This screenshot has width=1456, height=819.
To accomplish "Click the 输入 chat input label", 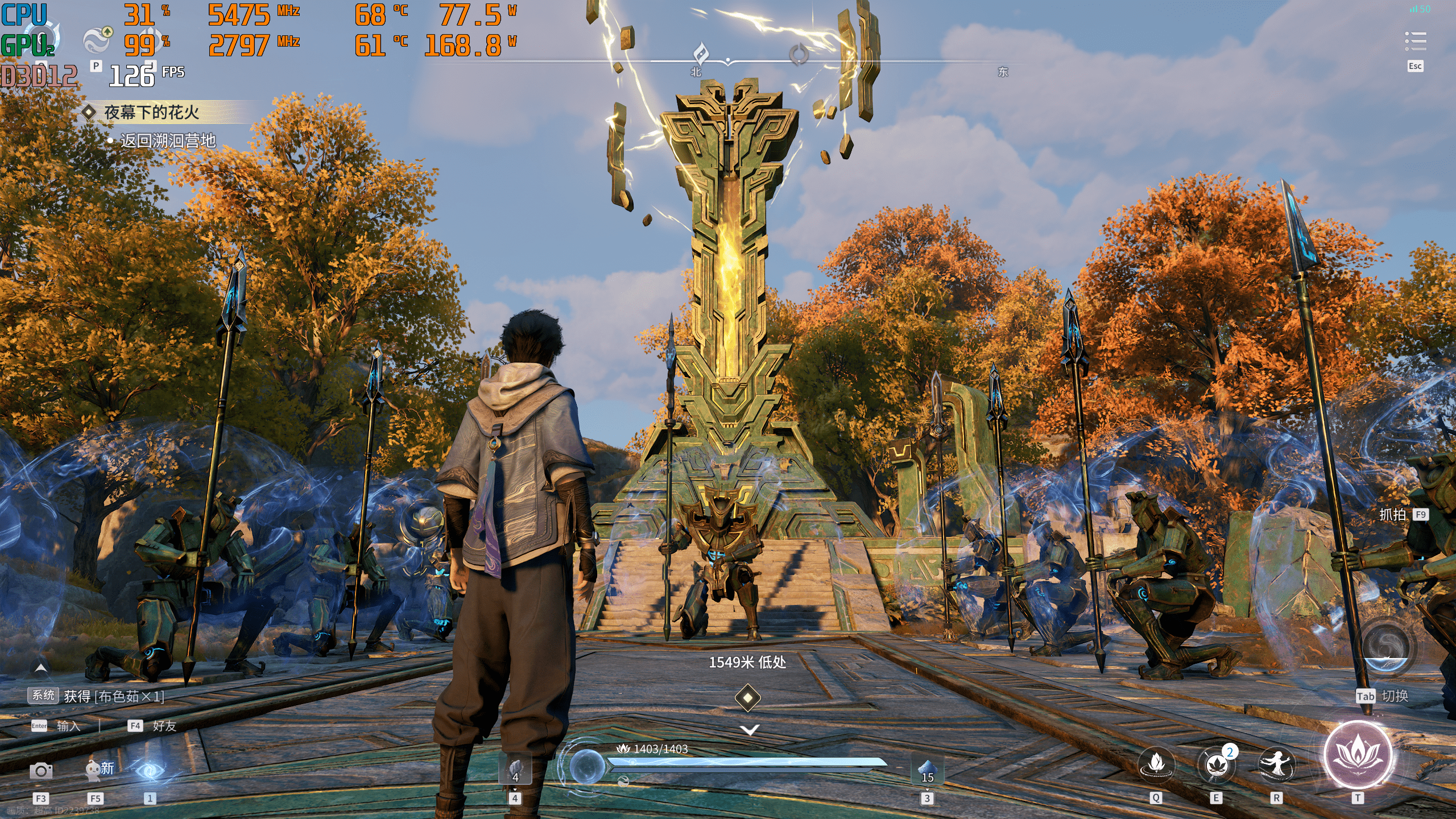I will pyautogui.click(x=68, y=726).
